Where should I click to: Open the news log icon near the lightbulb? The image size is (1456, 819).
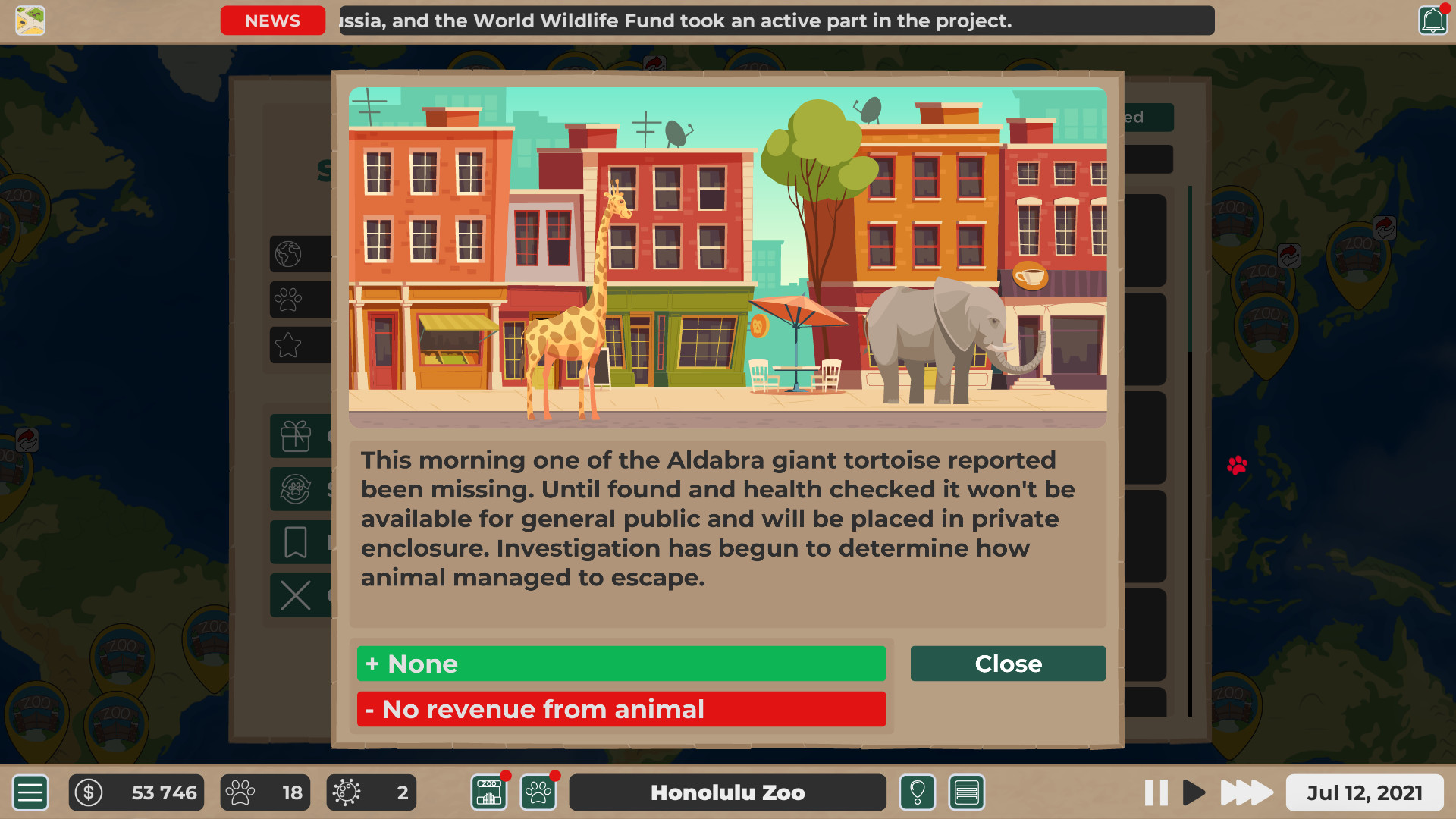[x=966, y=792]
